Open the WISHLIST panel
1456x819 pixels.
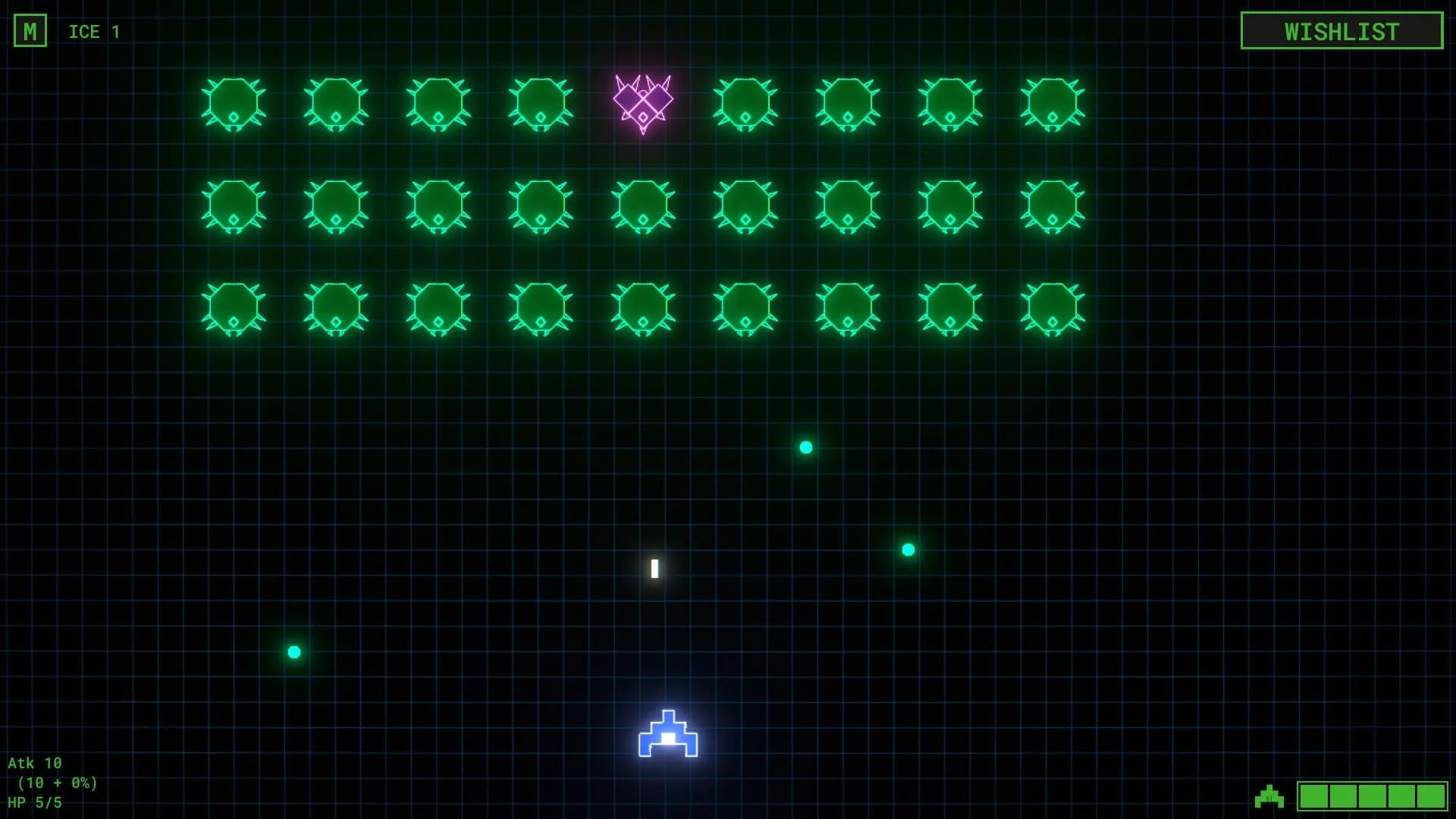click(1341, 31)
